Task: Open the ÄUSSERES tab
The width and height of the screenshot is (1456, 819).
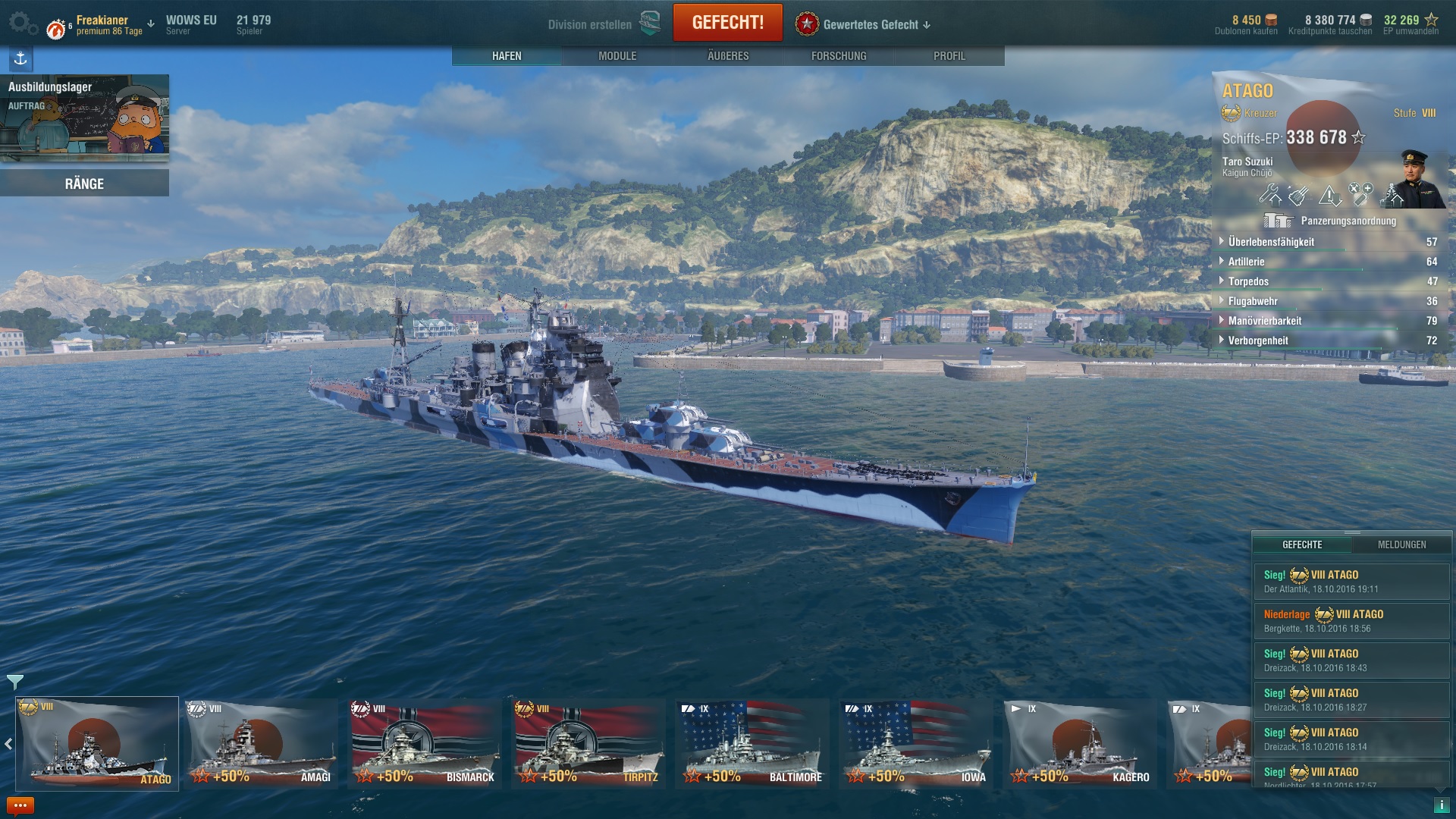Action: pos(728,56)
